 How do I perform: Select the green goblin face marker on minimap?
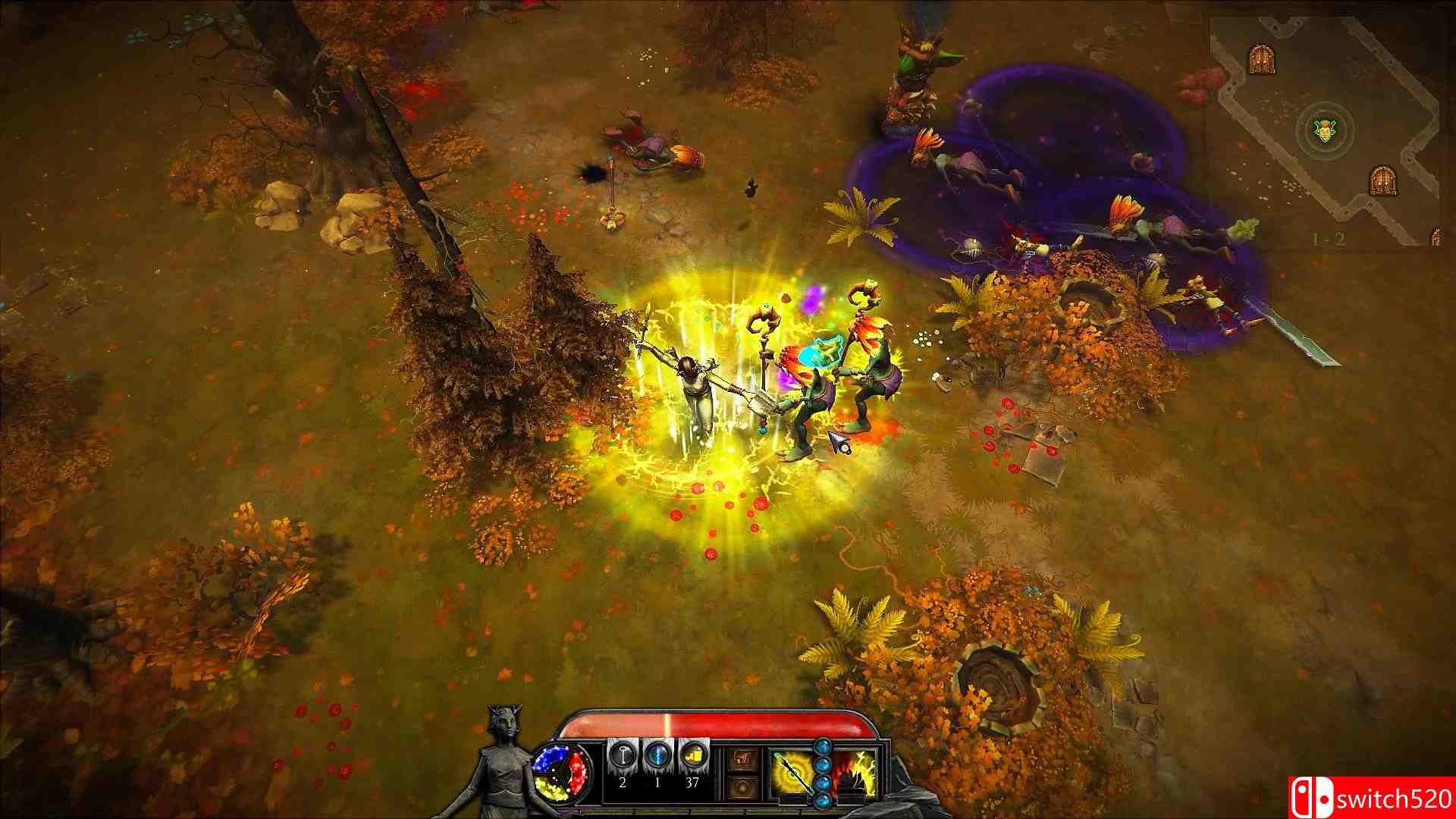[1324, 131]
